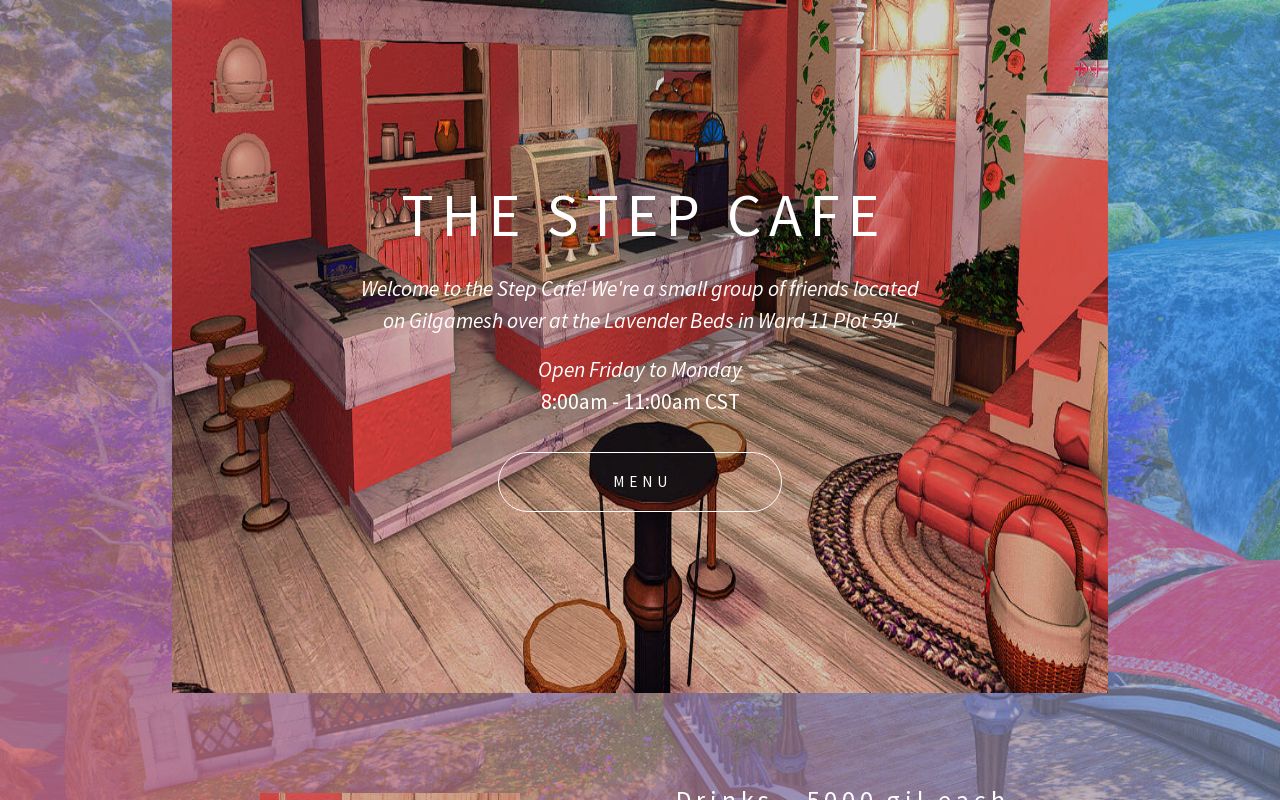Screen dimensions: 1280x800
Task: Click the waterfall background on the right side
Action: tap(1200, 300)
